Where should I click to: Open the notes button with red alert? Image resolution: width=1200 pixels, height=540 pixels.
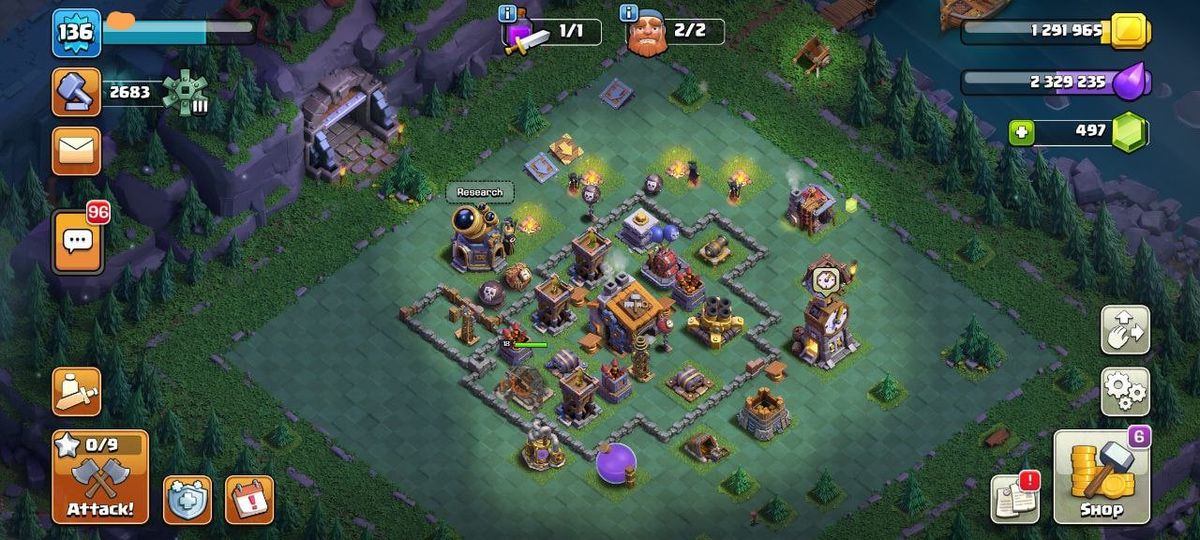point(1015,498)
